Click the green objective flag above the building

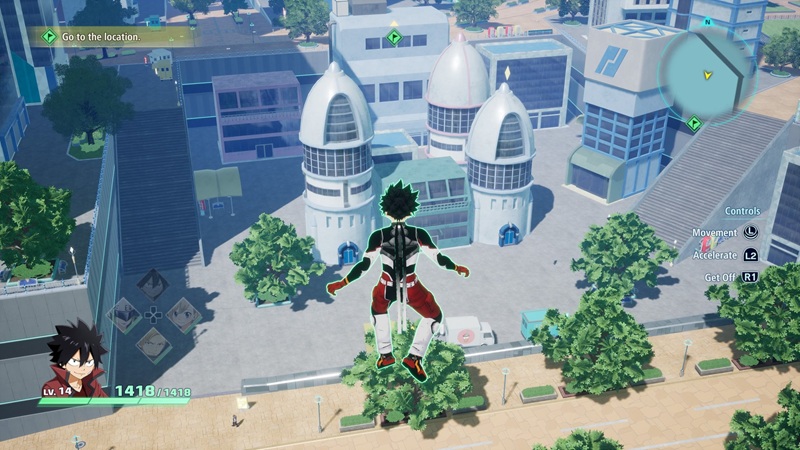(395, 38)
